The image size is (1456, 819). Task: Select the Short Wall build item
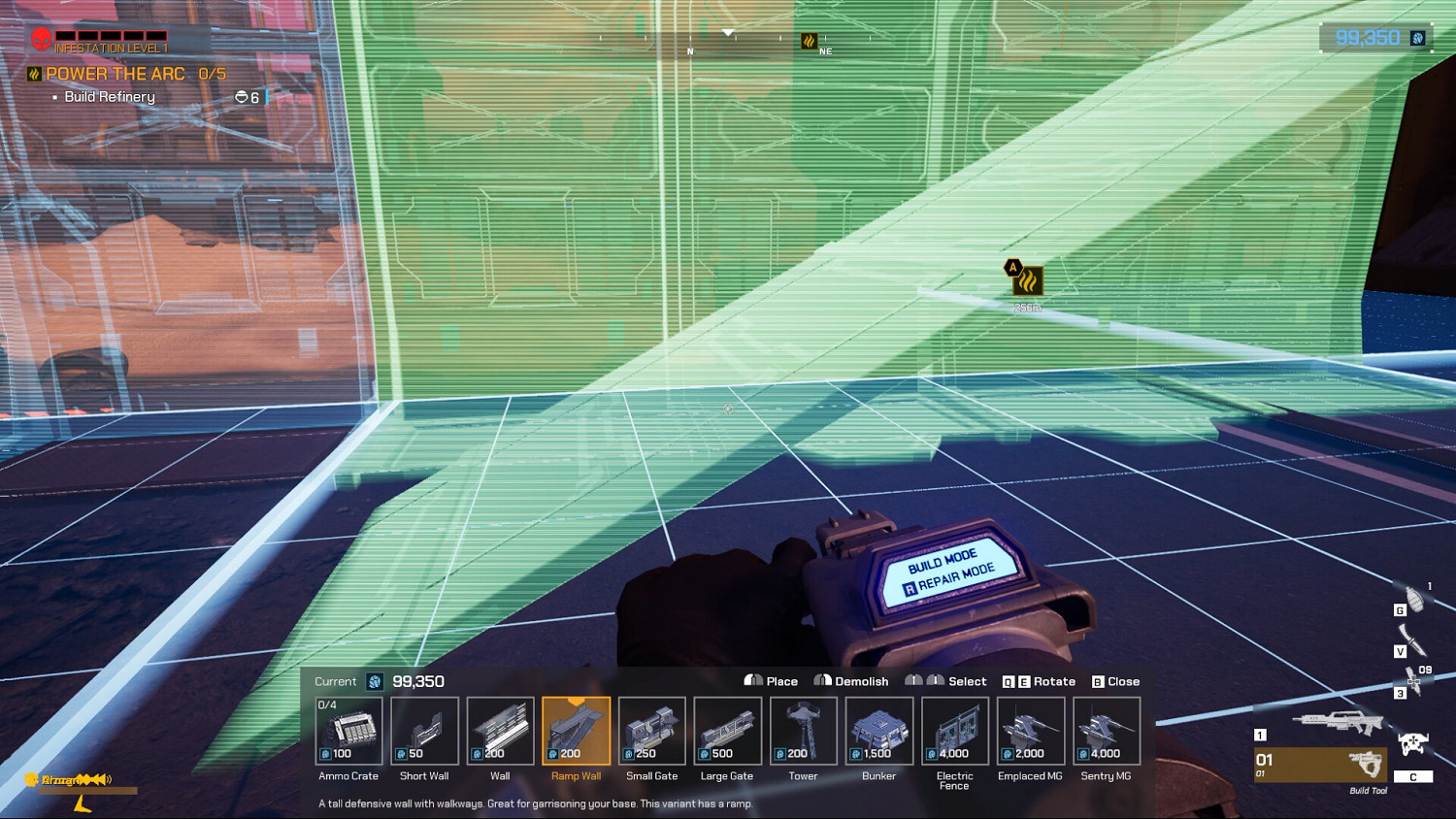424,731
